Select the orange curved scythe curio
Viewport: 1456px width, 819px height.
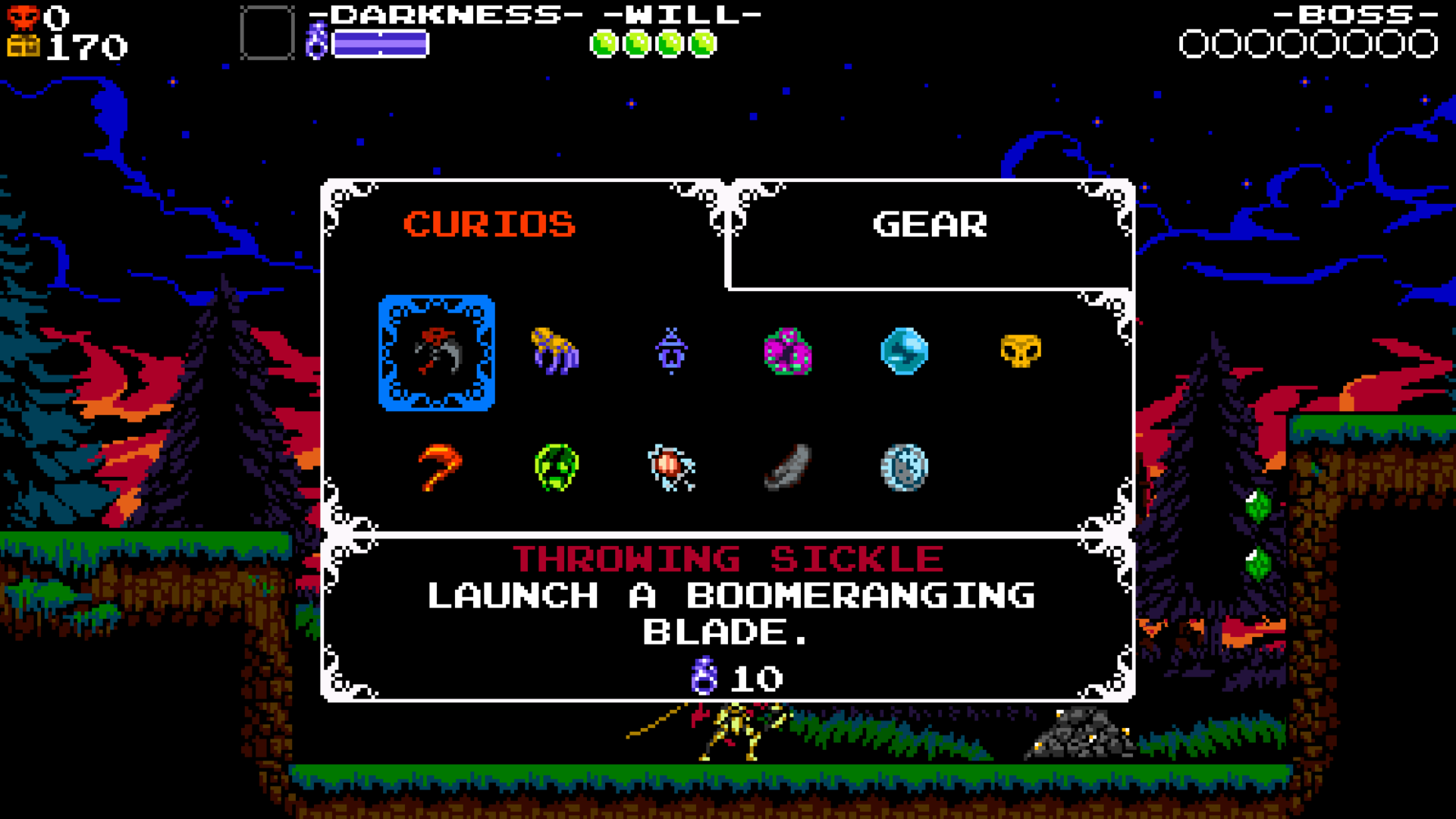click(439, 467)
